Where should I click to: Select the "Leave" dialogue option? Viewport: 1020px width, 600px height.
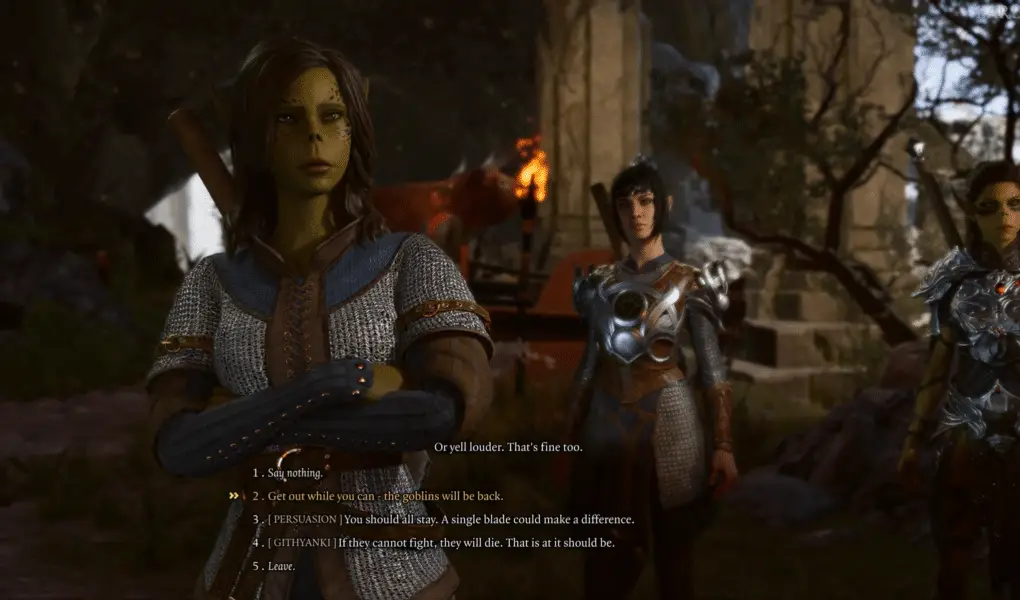click(282, 565)
